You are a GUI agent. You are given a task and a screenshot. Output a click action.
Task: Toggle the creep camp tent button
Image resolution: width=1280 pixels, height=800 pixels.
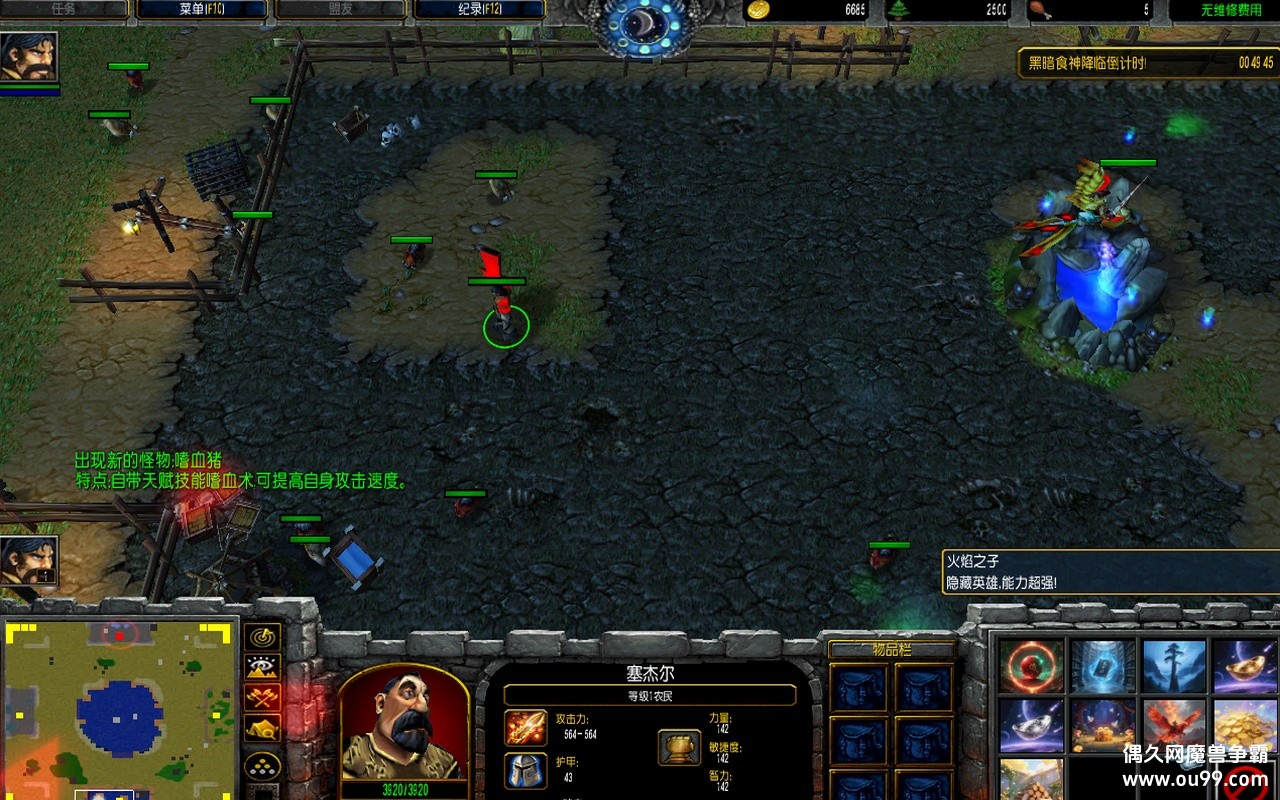pos(263,728)
